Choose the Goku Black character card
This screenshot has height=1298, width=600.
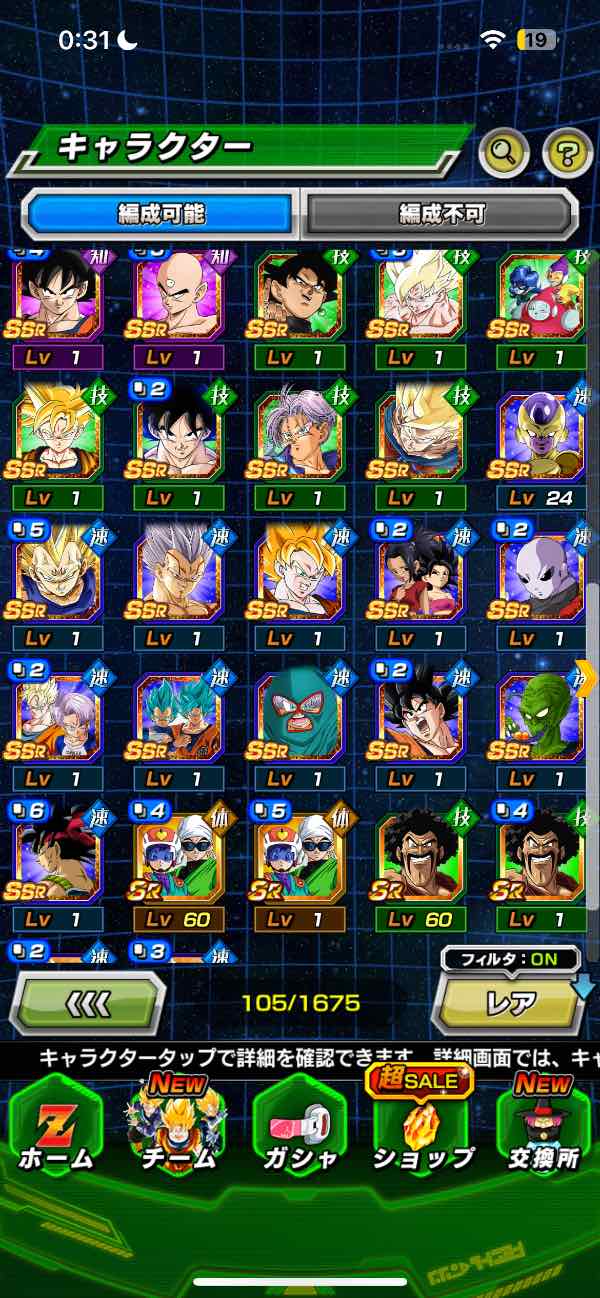coord(299,297)
